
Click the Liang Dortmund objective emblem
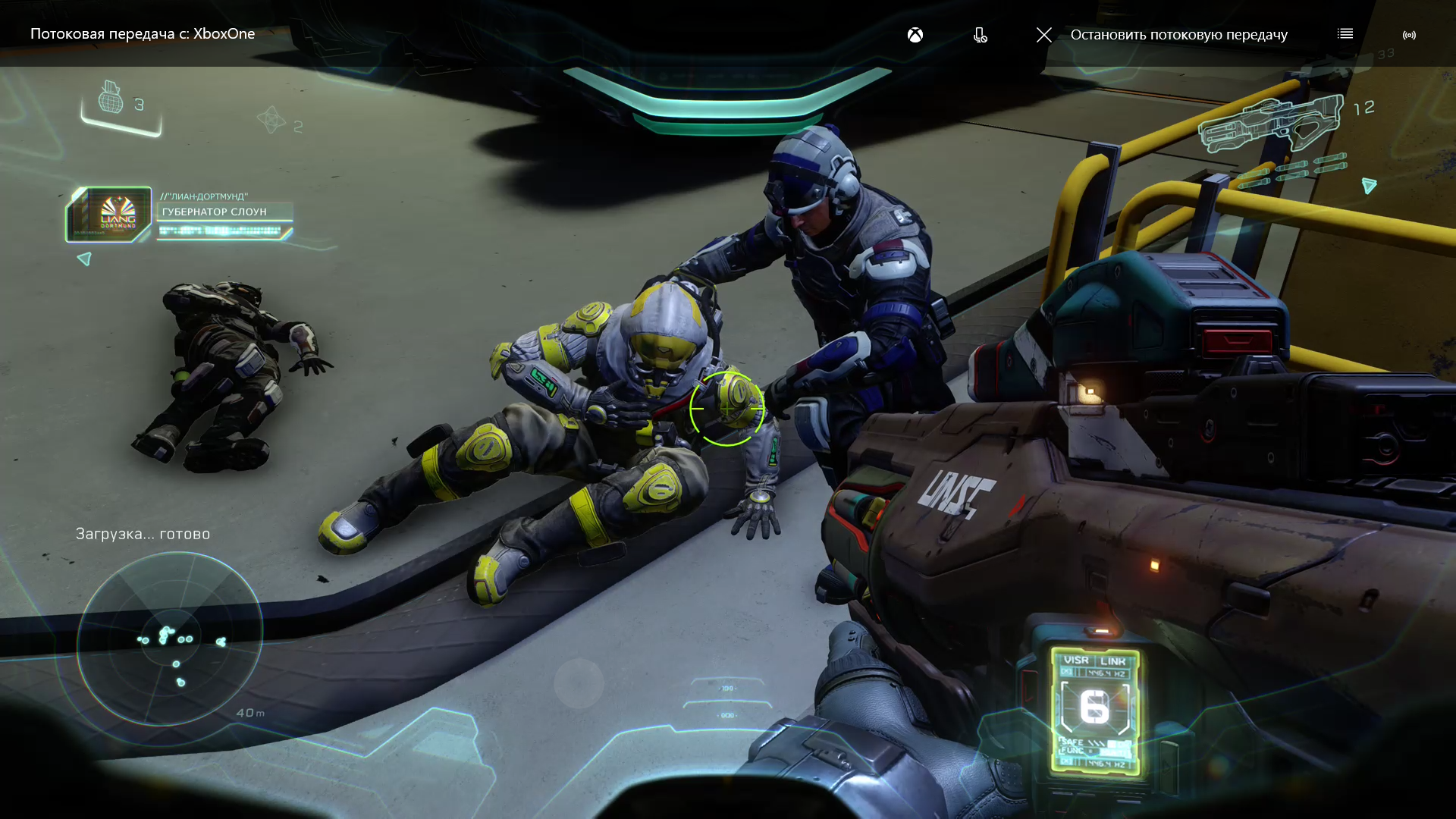pyautogui.click(x=109, y=215)
